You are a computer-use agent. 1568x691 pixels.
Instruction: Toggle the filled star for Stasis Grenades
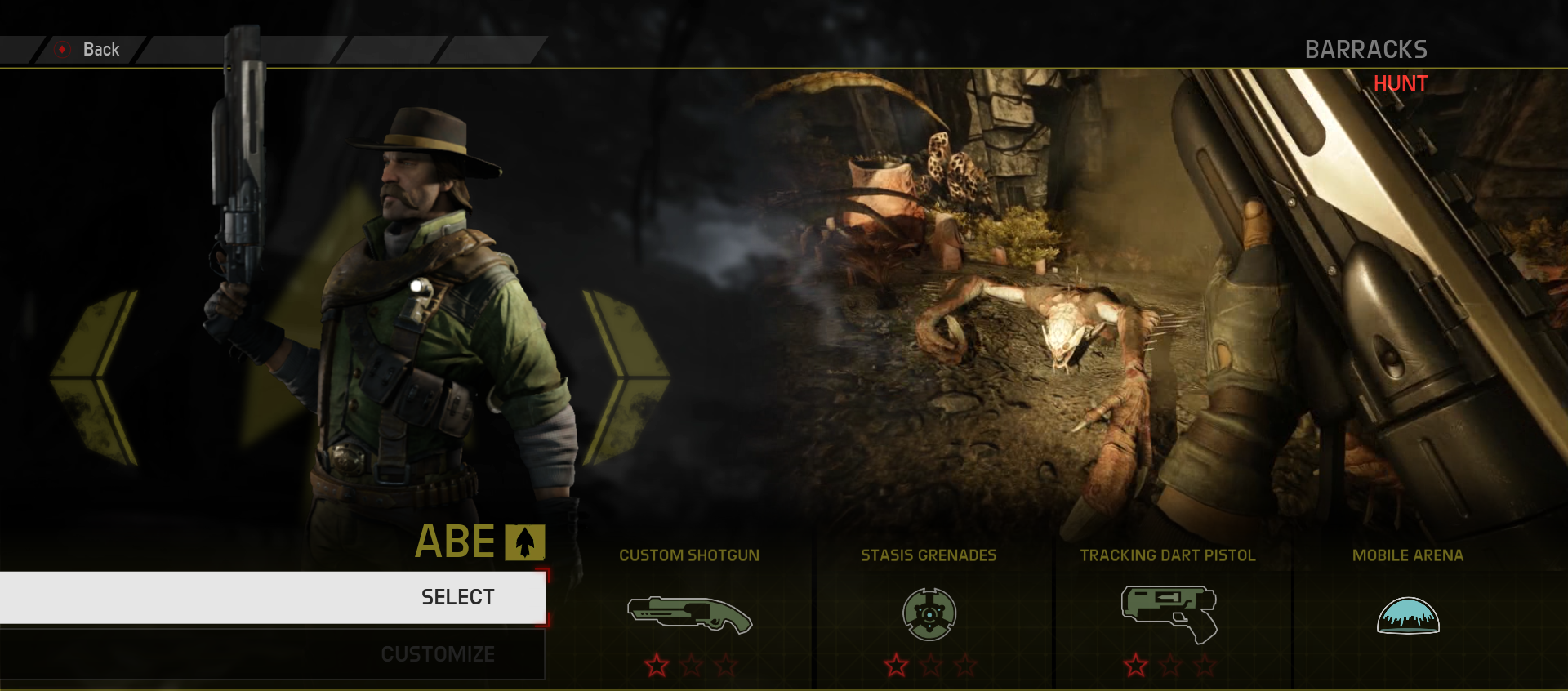coord(898,666)
